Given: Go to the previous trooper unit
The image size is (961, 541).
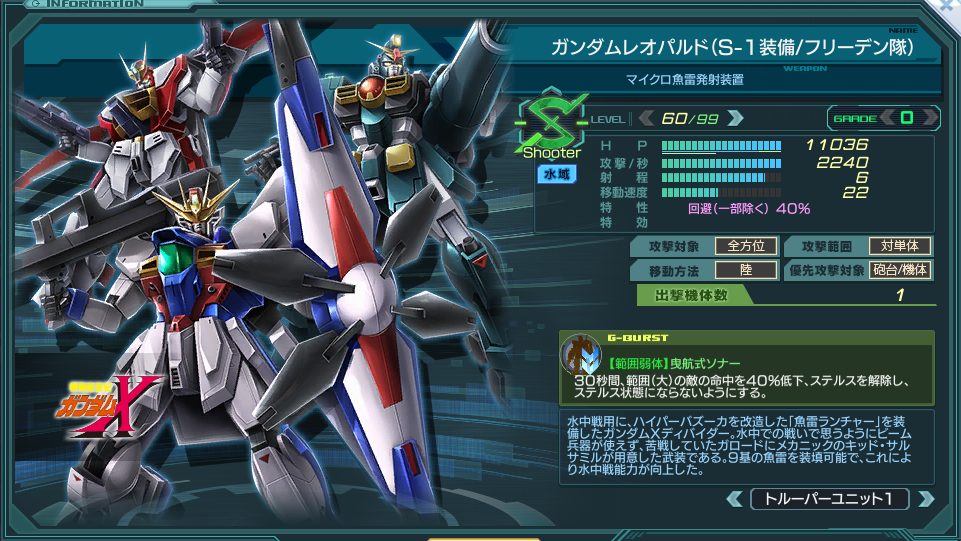Looking at the screenshot, I should [735, 498].
